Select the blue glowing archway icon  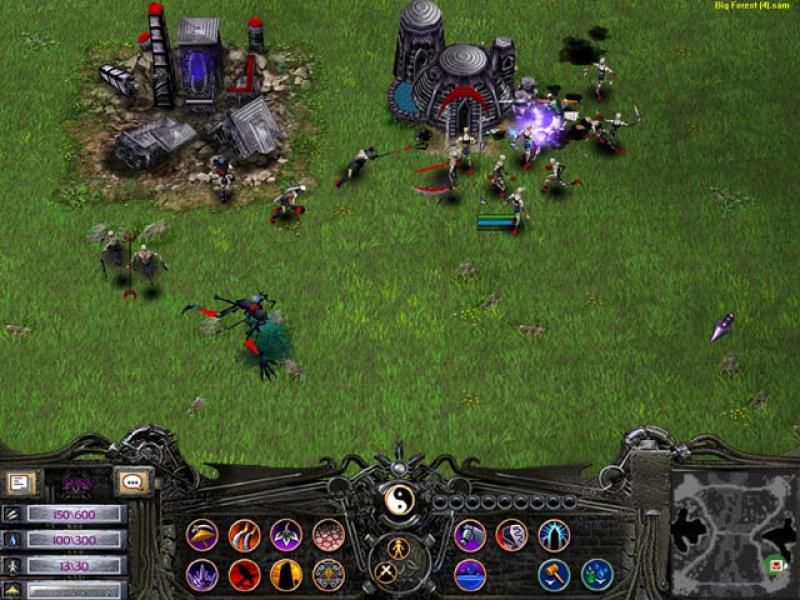pos(554,535)
